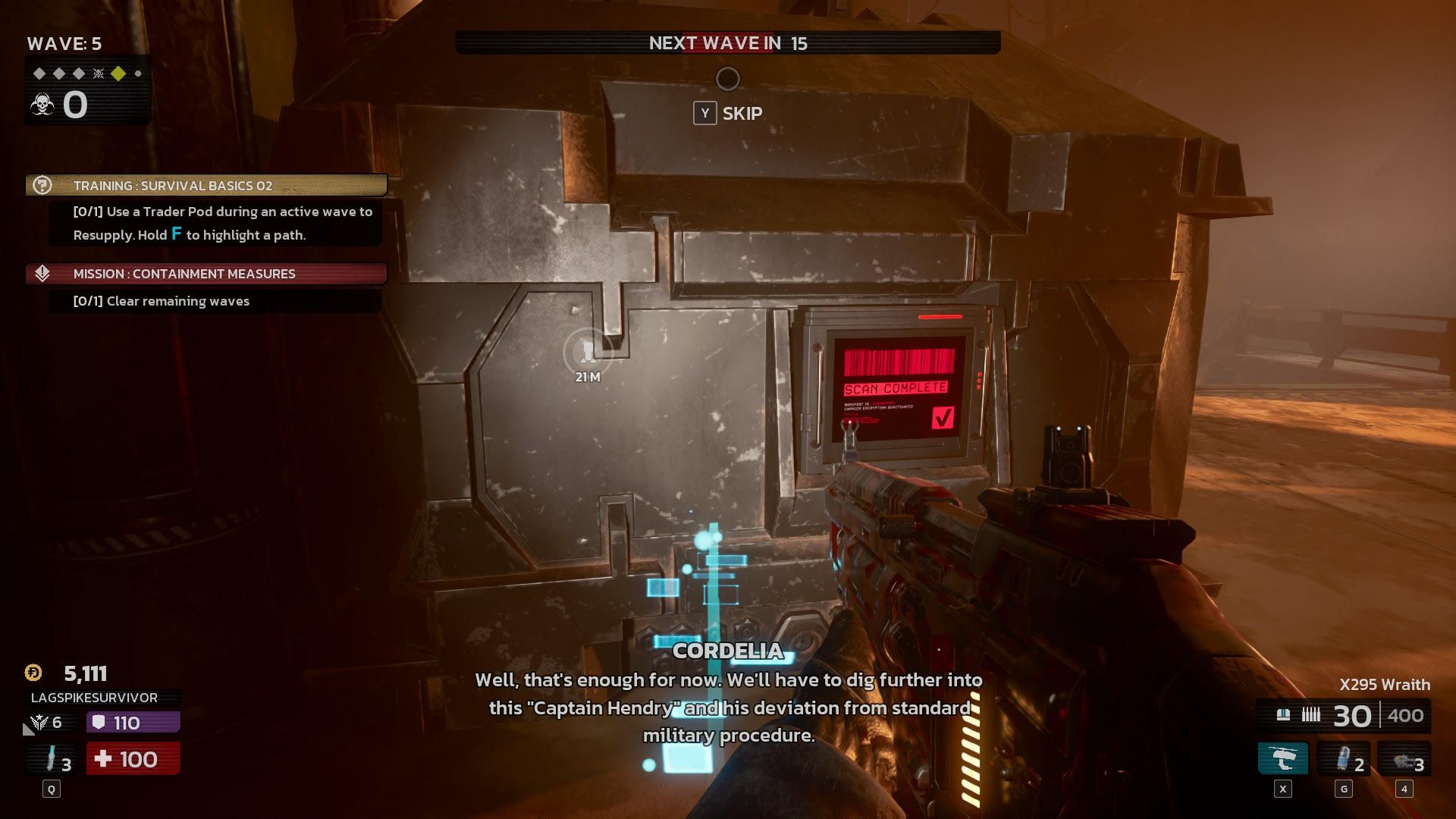Select the turret gadget on the X slot
The image size is (1456, 819).
click(1283, 758)
